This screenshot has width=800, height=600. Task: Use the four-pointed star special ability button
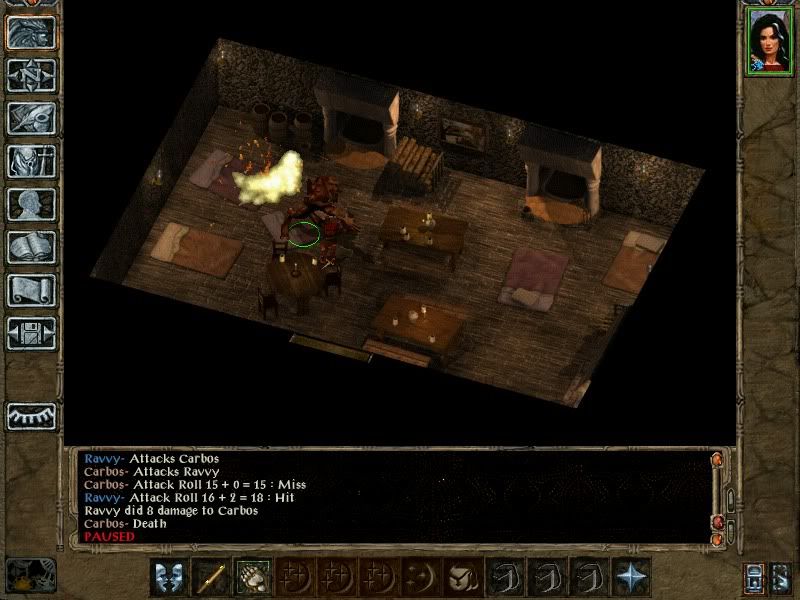[632, 577]
